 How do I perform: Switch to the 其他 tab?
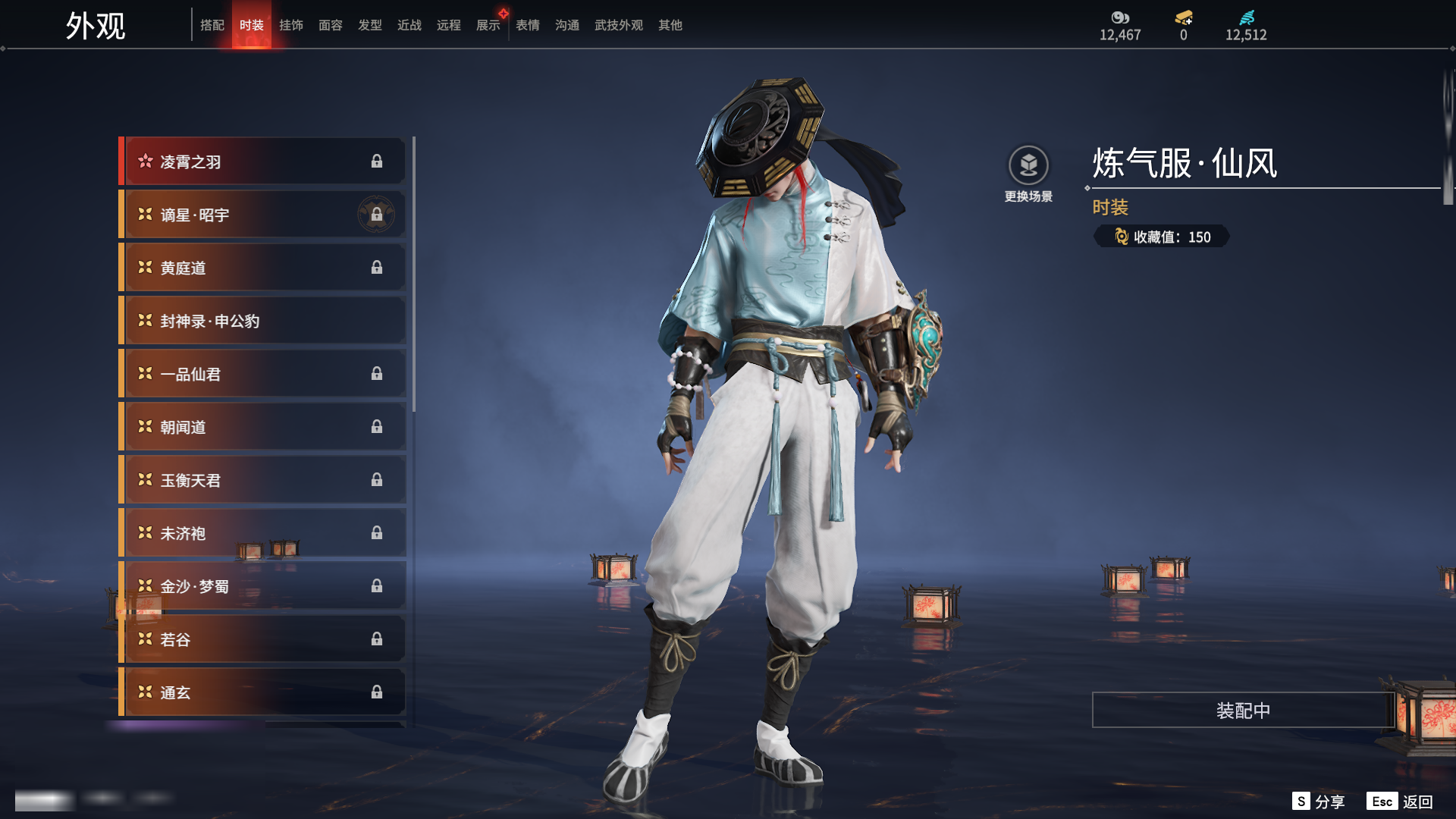pos(670,25)
